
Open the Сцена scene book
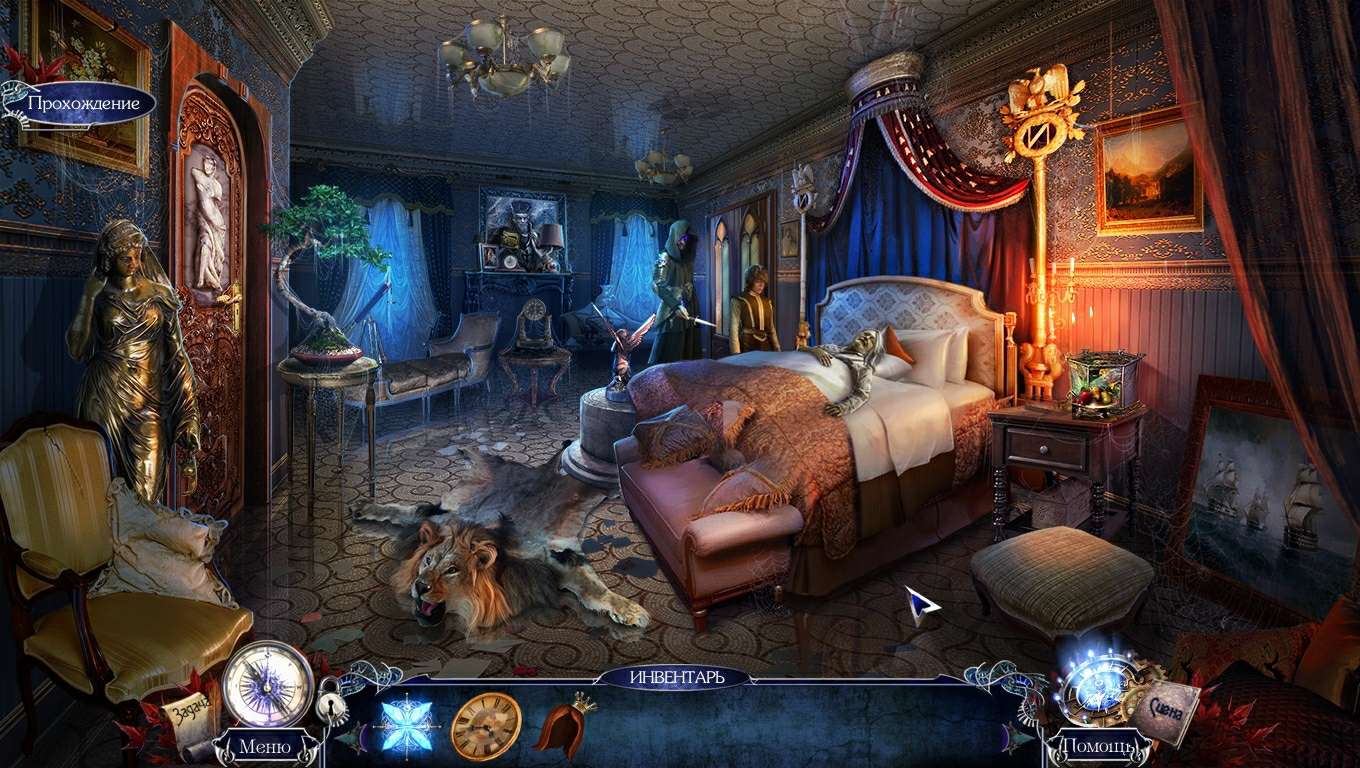point(1166,709)
